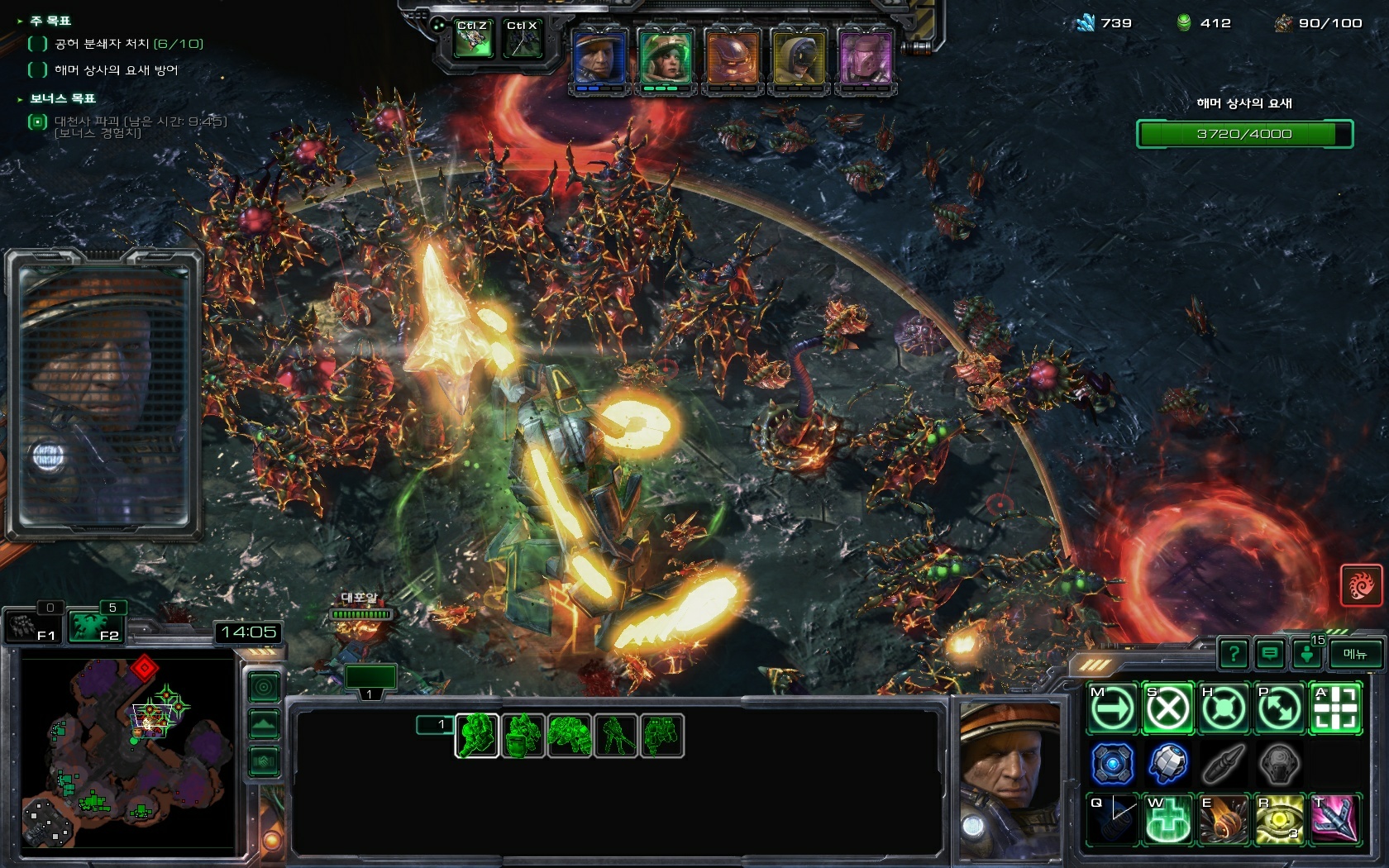Viewport: 1389px width, 868px height.
Task: Select the purple-framed hero portrait
Action: (865, 58)
